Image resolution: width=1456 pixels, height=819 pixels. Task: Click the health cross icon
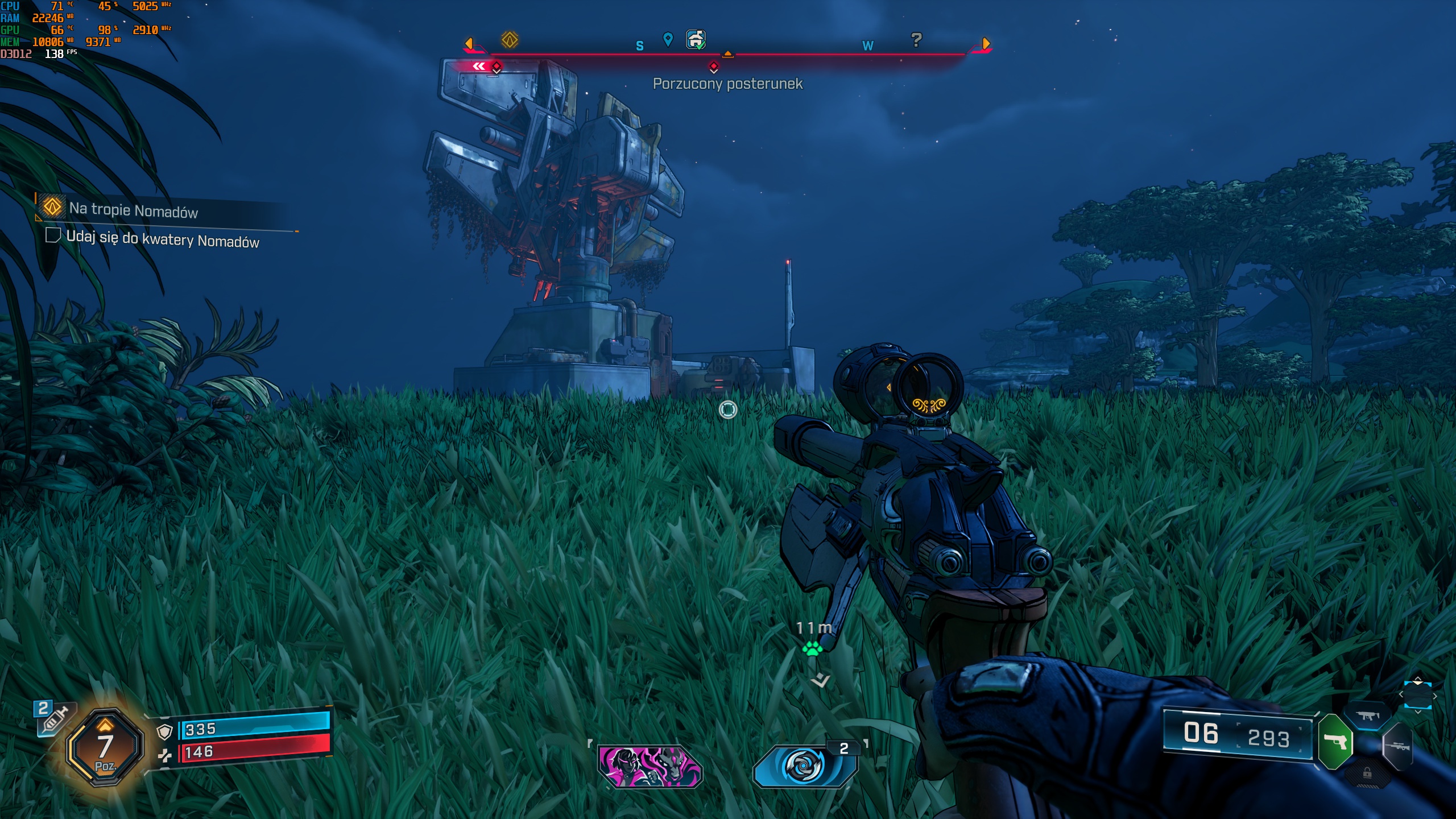tap(164, 755)
